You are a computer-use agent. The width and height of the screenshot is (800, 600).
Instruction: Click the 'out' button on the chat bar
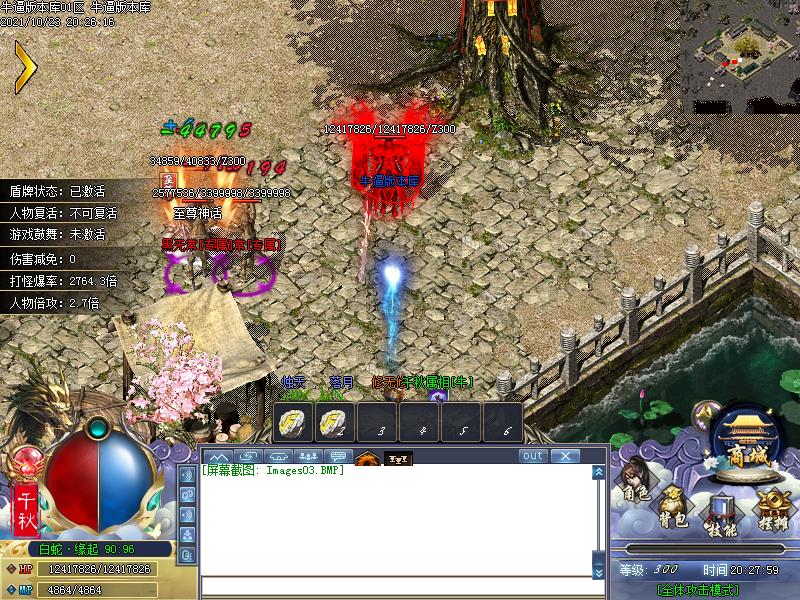pyautogui.click(x=533, y=456)
